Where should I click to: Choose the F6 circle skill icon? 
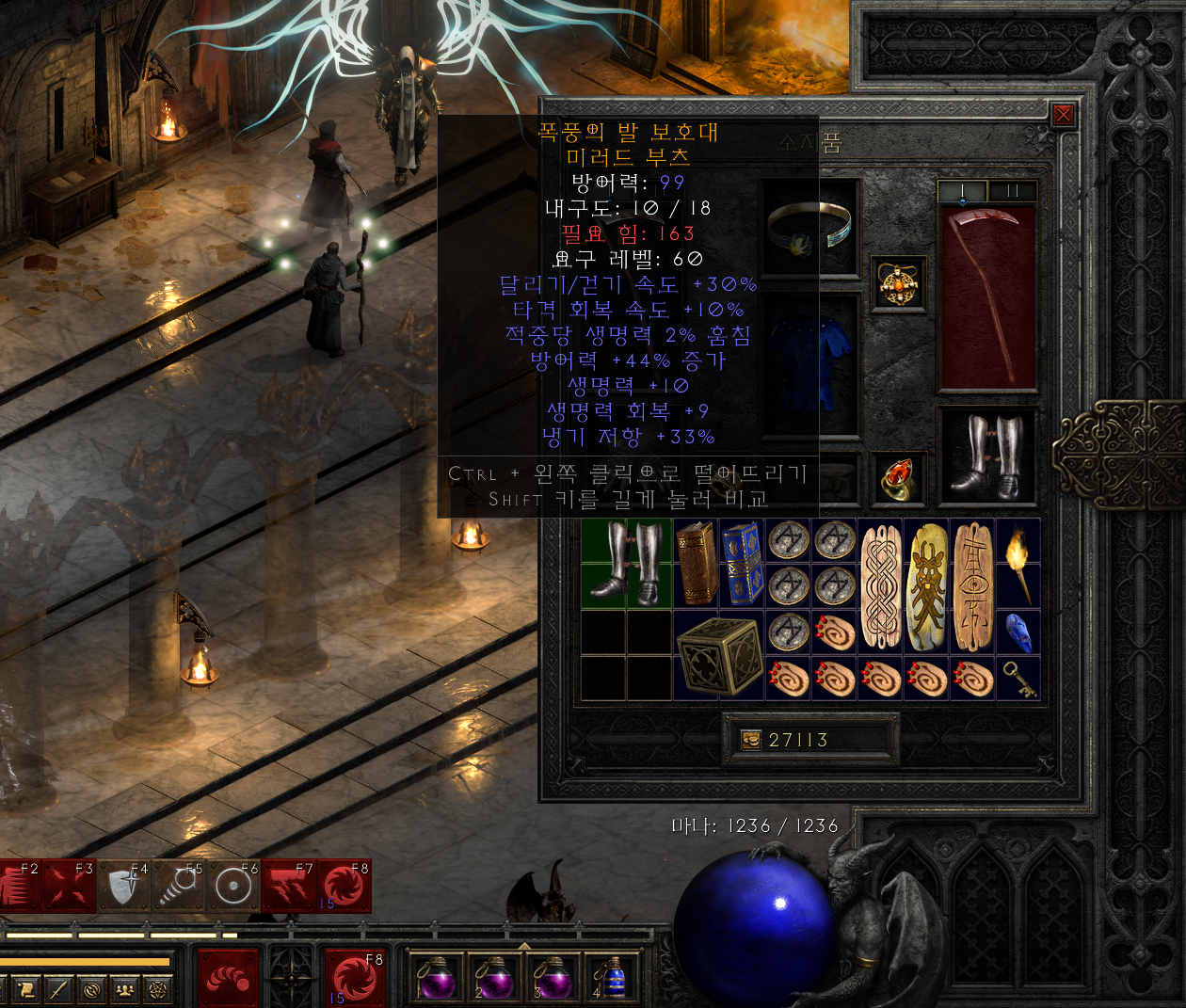[232, 887]
